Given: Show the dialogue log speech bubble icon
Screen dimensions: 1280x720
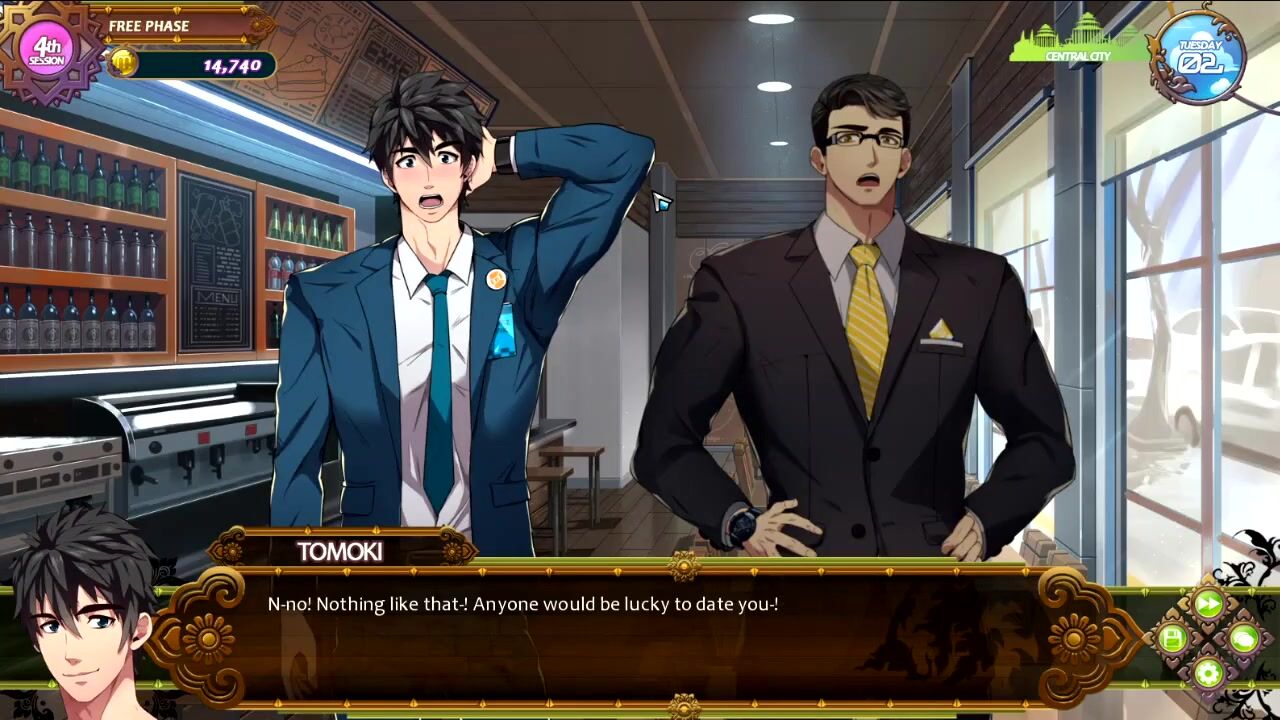Looking at the screenshot, I should (x=1244, y=638).
